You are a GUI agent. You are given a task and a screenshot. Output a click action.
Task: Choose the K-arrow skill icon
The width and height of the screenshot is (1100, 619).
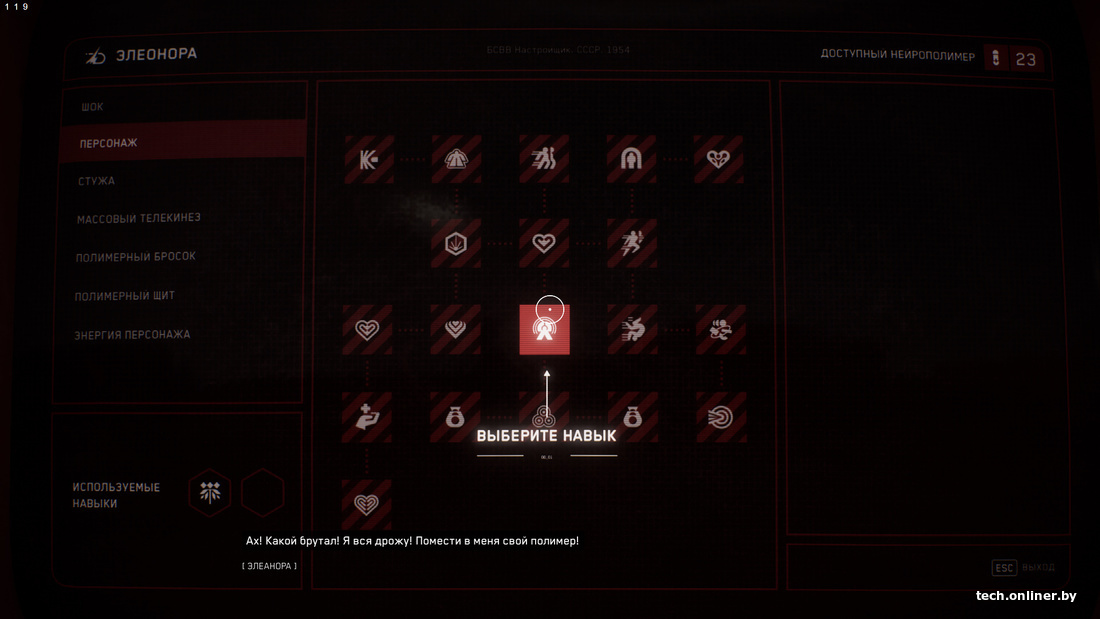369,159
